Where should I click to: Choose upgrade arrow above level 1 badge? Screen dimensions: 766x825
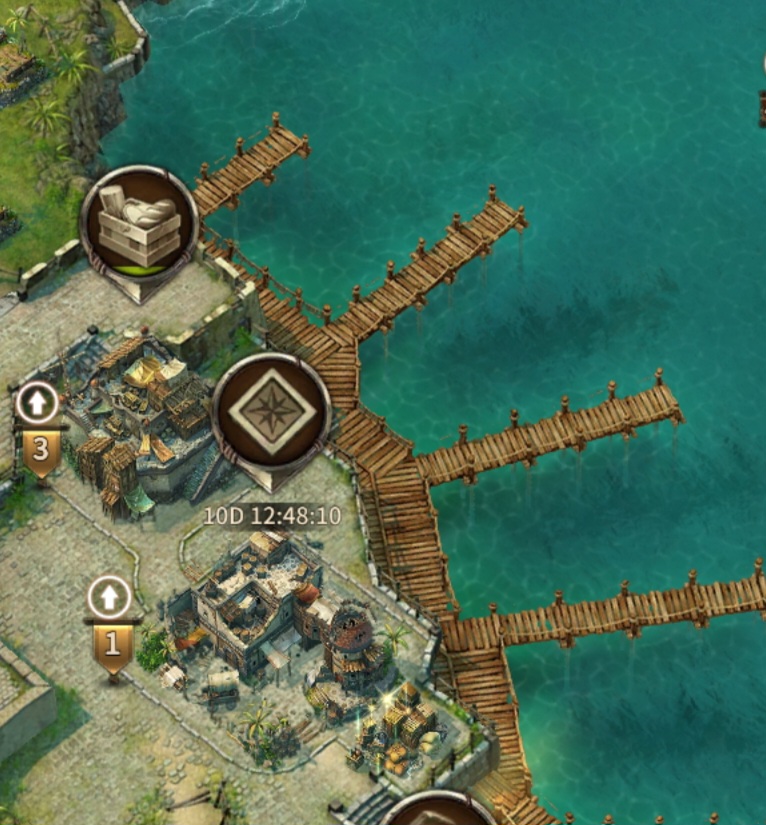(x=110, y=598)
